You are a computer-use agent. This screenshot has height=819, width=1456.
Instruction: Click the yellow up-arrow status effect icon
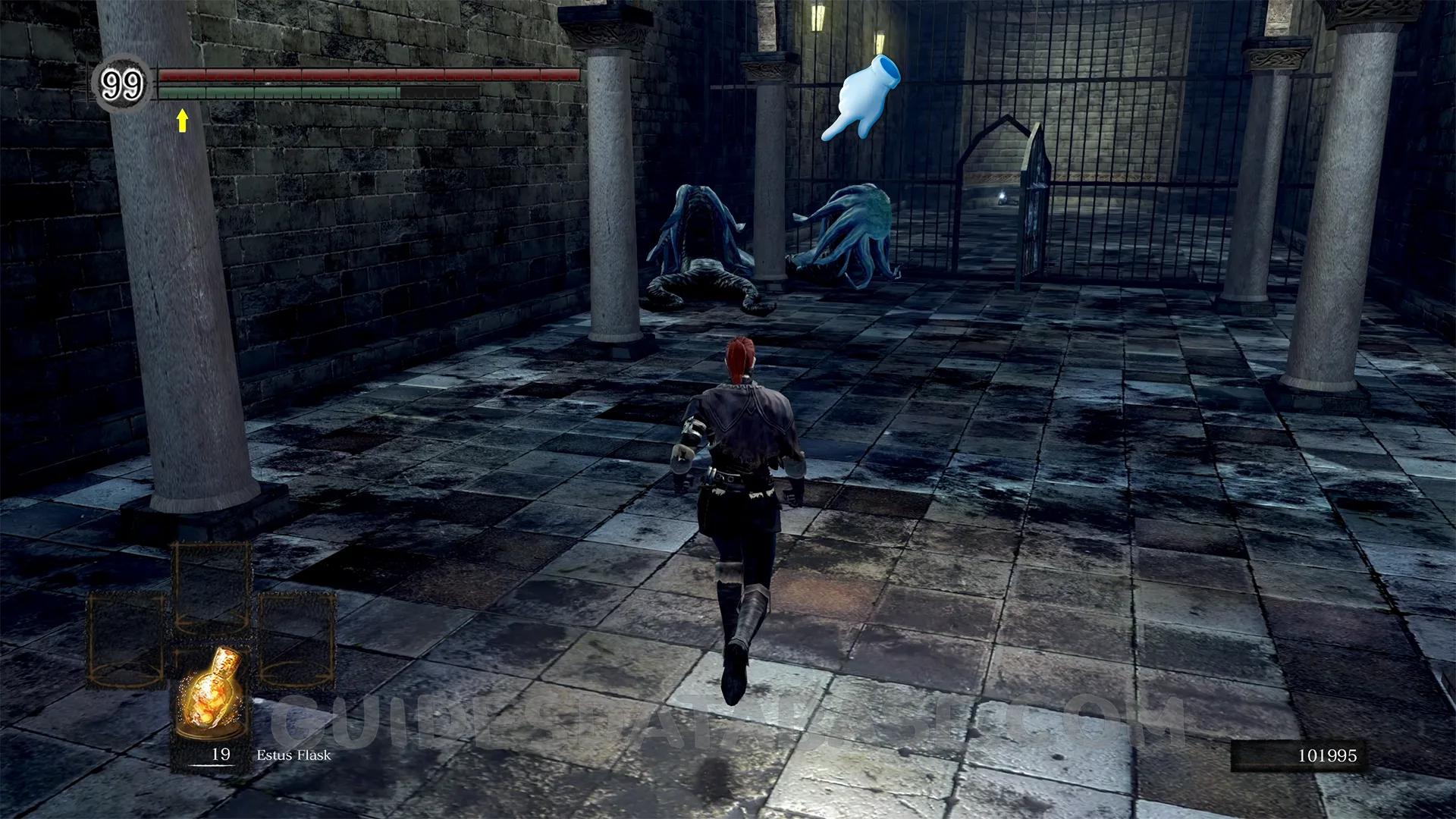(x=182, y=120)
